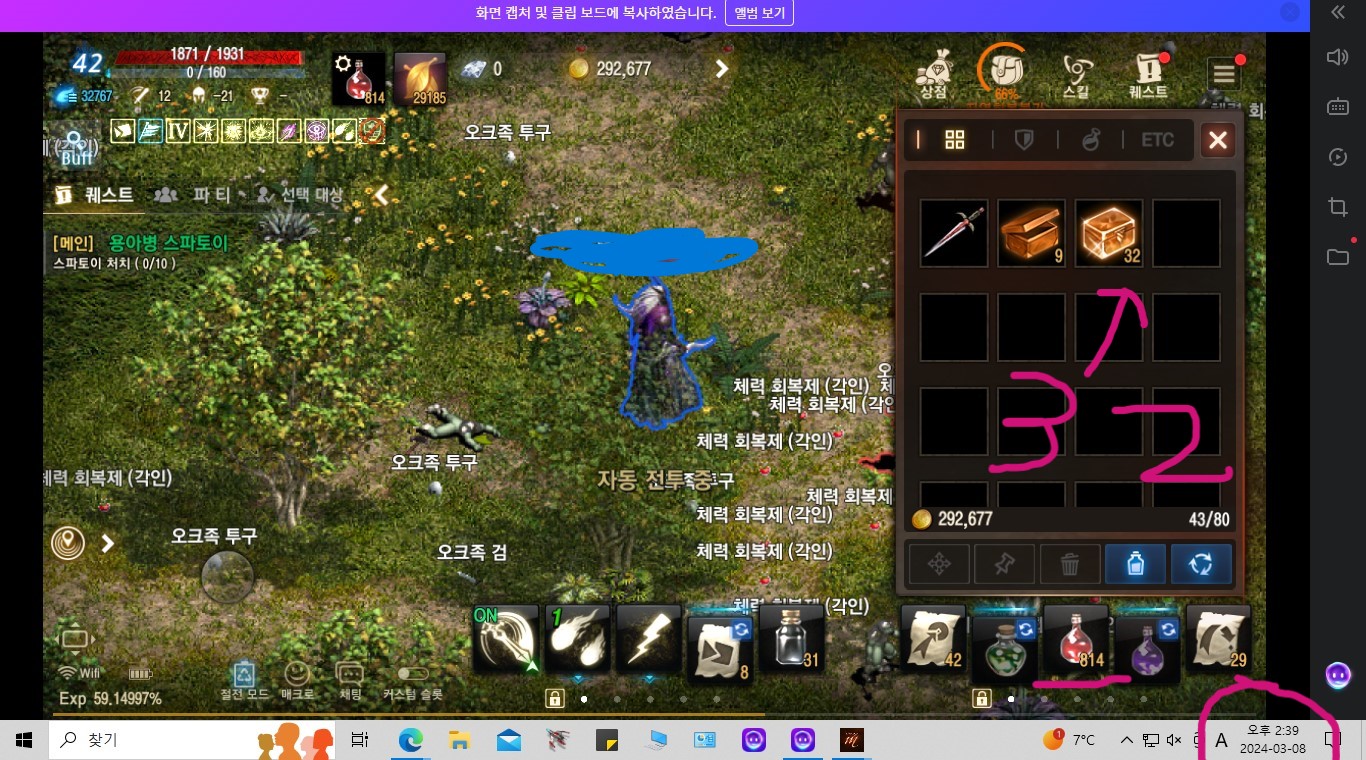Click the trash delete icon in the inventory panel

(1070, 563)
